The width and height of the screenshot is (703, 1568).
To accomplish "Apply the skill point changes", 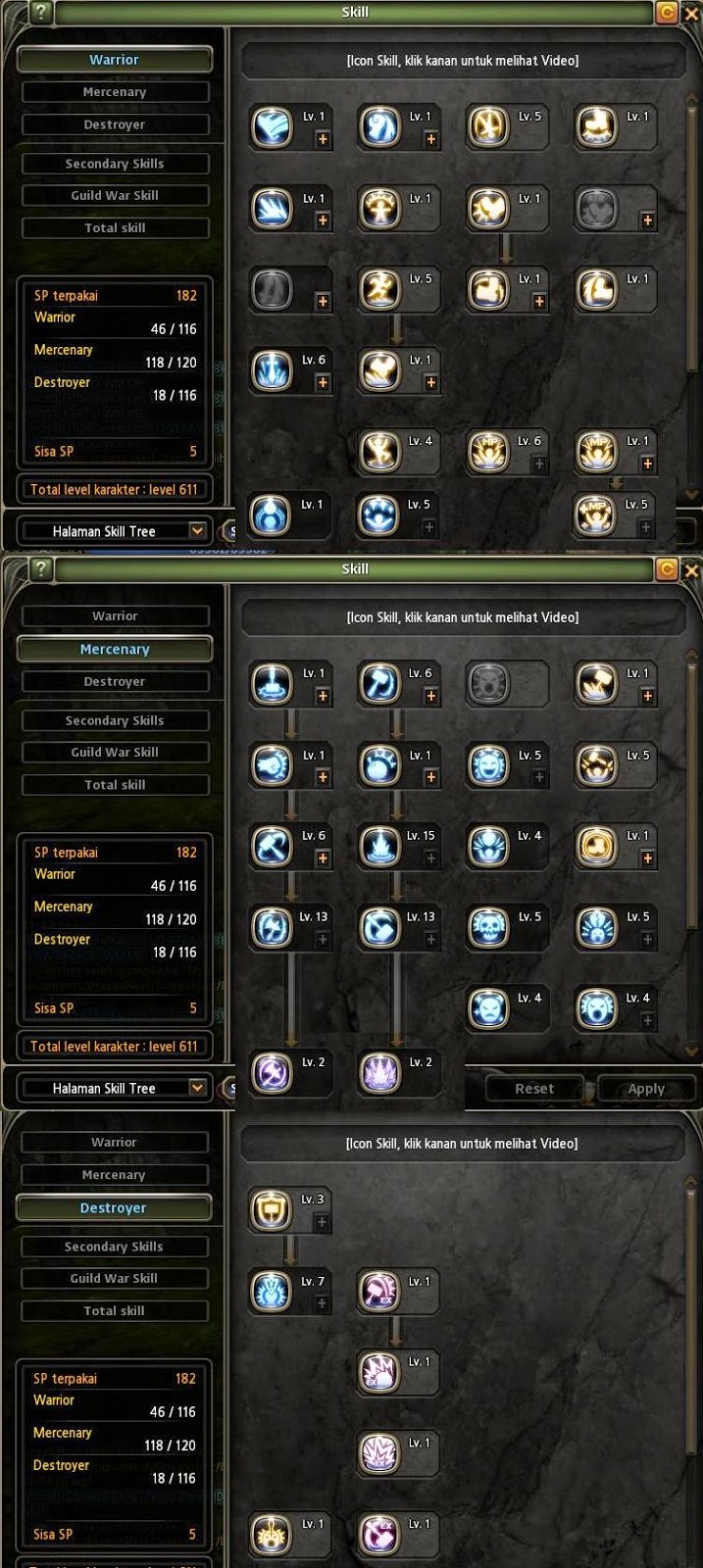I will click(646, 1089).
